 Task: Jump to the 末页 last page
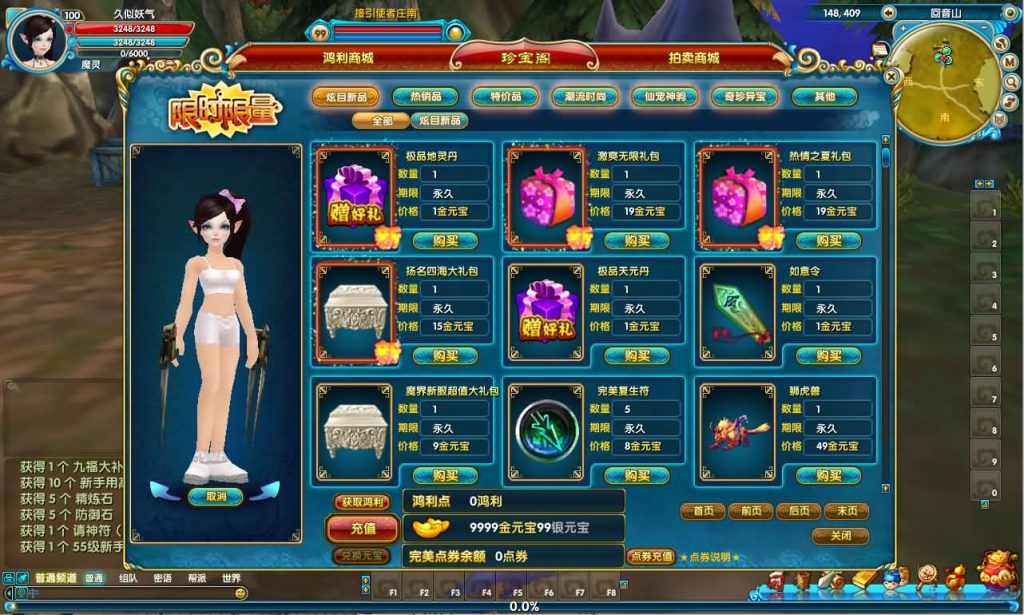click(x=846, y=511)
